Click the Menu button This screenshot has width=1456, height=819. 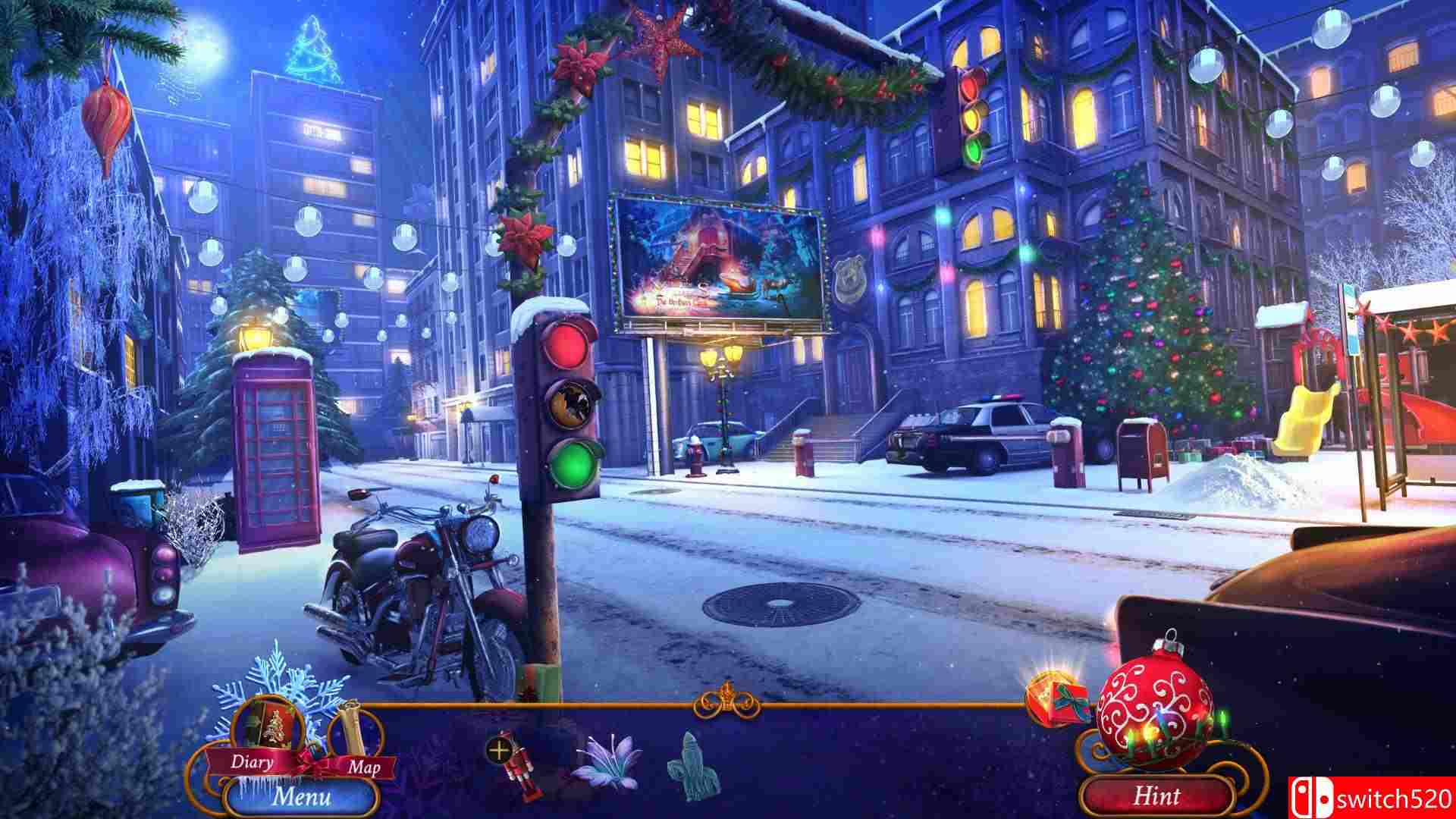[302, 795]
